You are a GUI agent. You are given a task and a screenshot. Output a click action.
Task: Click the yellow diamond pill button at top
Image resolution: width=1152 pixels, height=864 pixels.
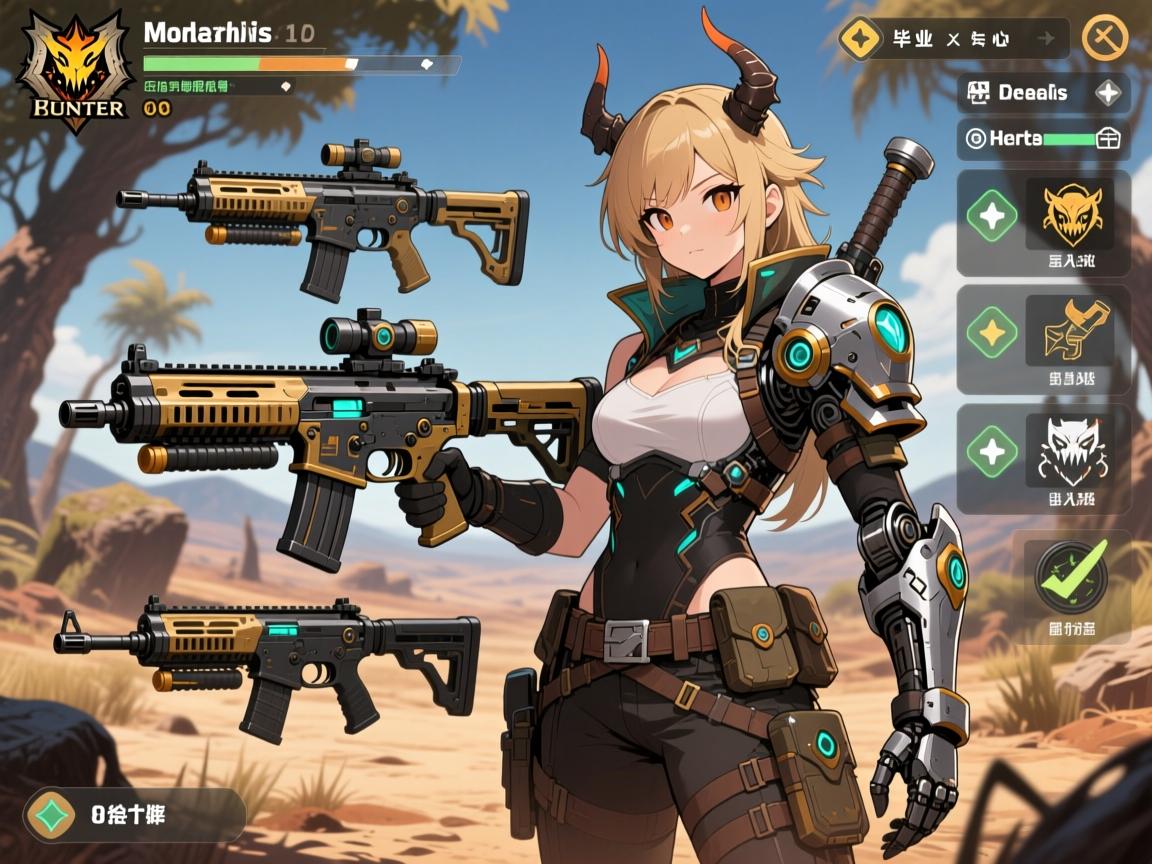(x=954, y=39)
